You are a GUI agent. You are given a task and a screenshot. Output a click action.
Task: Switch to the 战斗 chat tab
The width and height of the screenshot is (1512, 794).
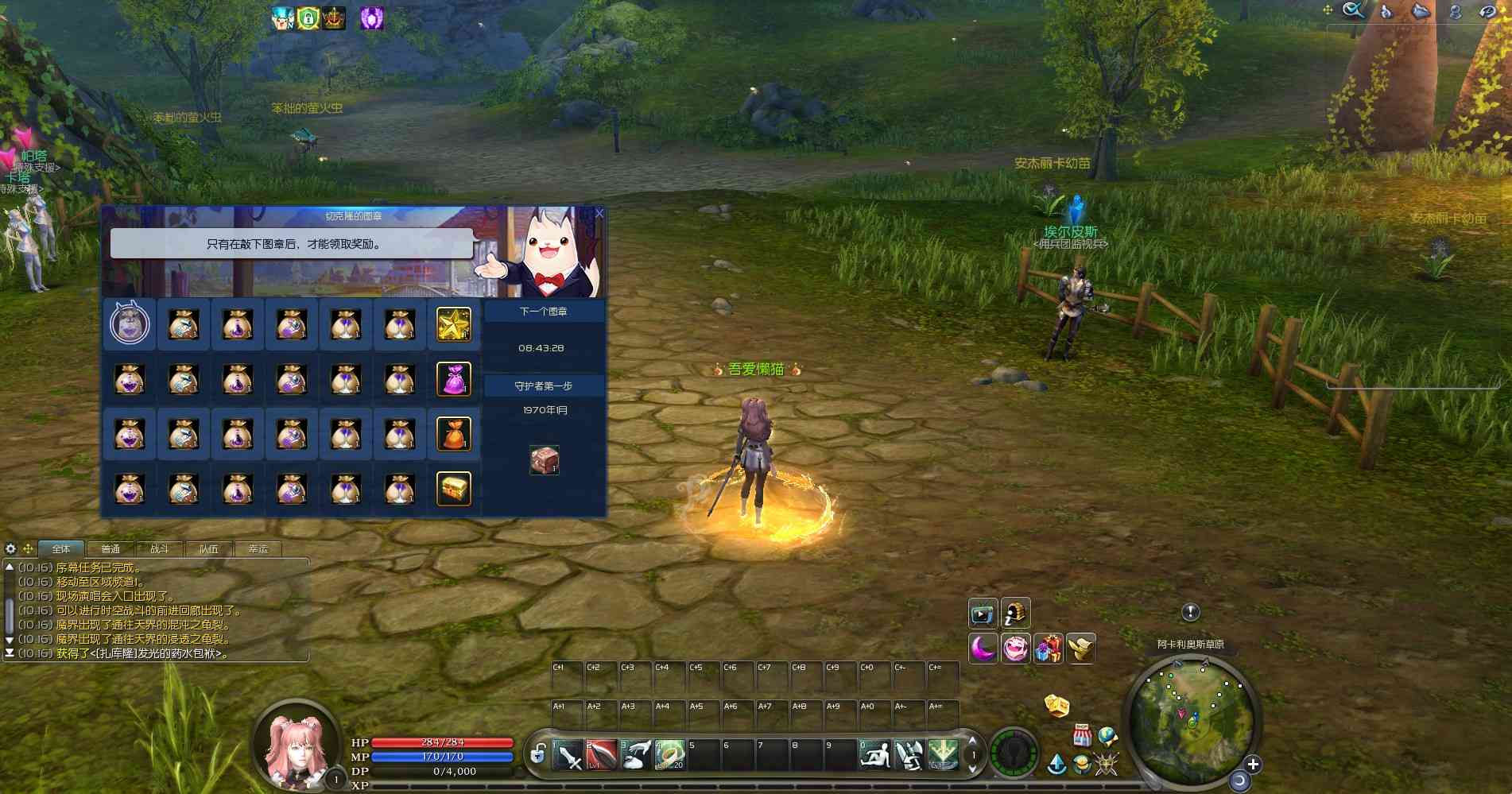pos(160,549)
